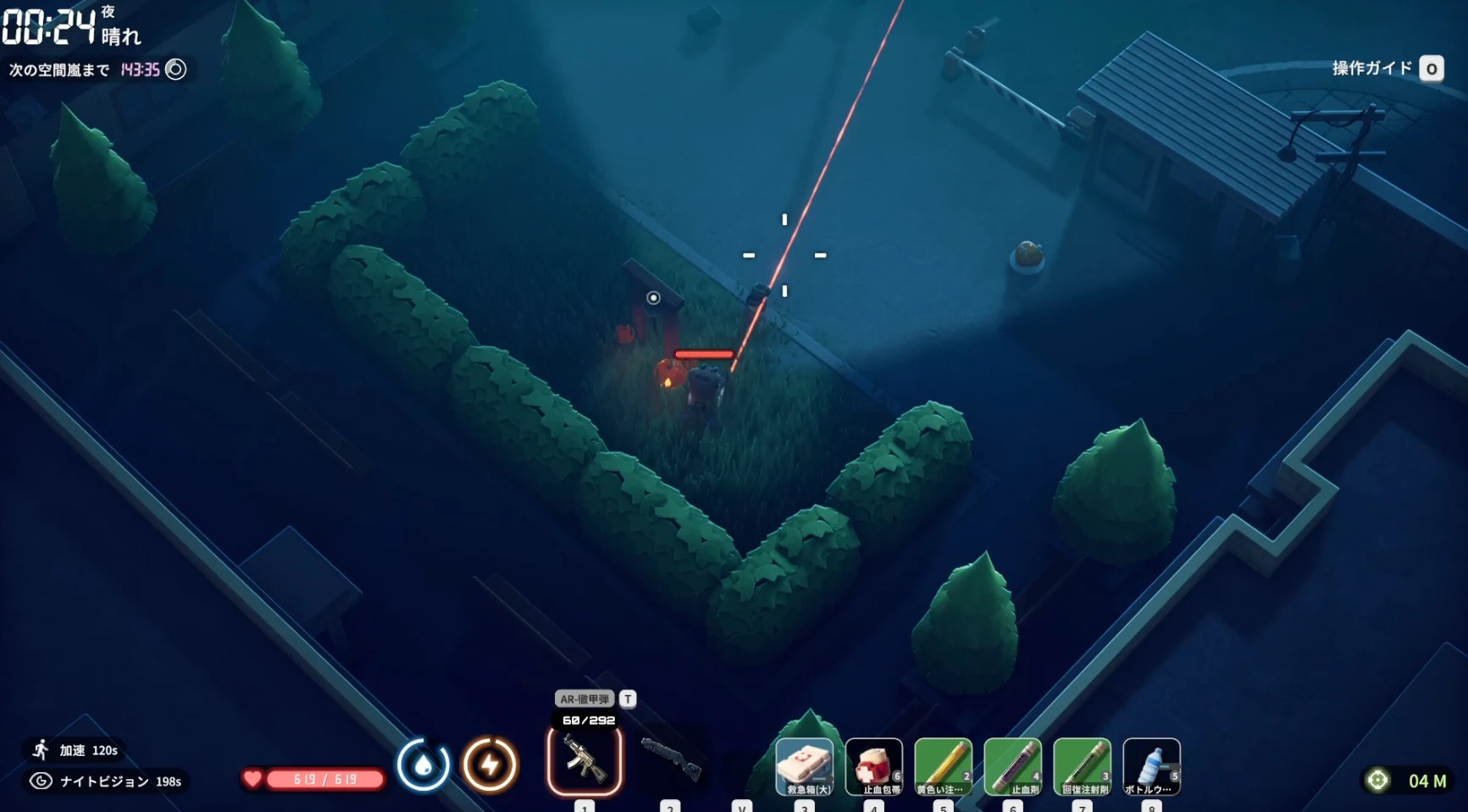The image size is (1468, 812).
Task: Select the bottled water slot
Action: pyautogui.click(x=1151, y=766)
